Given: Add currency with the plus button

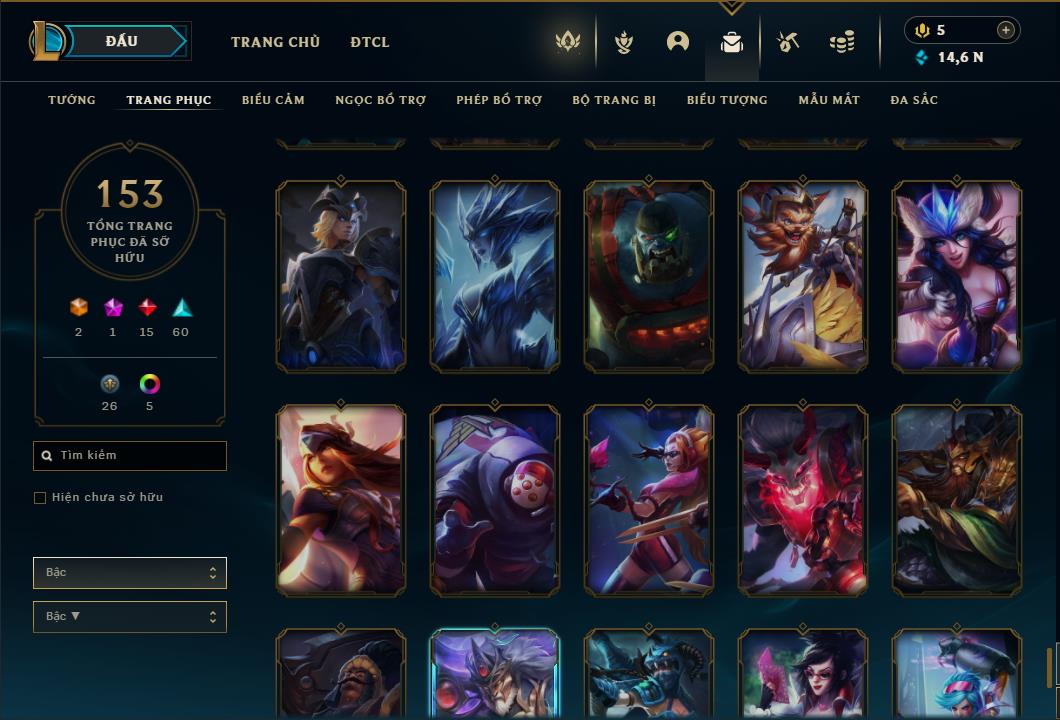Looking at the screenshot, I should click(1006, 30).
